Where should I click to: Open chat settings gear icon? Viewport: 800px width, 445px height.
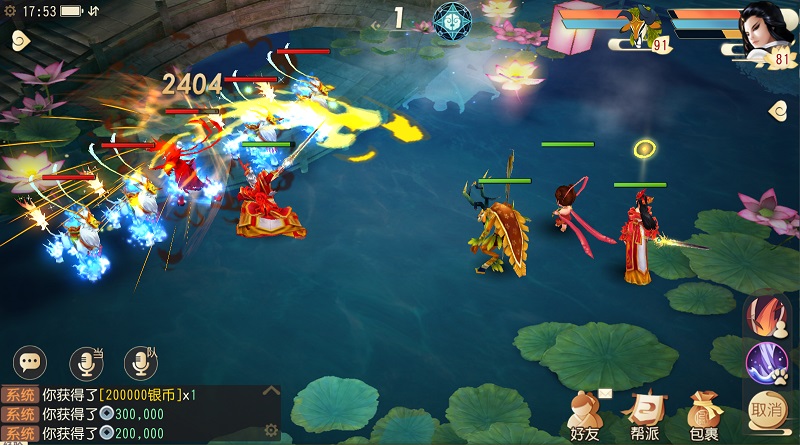click(270, 431)
